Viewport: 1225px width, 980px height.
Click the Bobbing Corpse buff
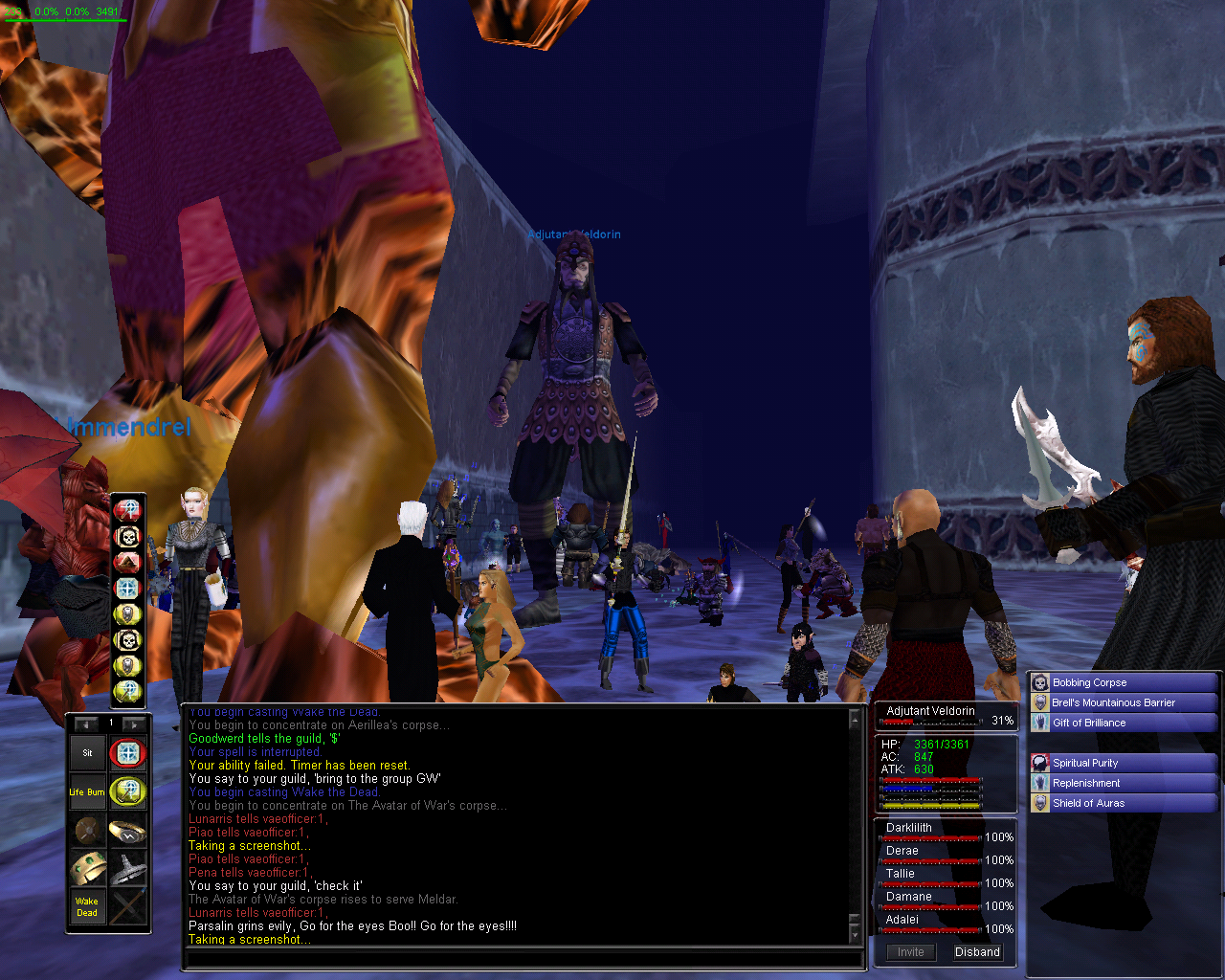click(1089, 682)
